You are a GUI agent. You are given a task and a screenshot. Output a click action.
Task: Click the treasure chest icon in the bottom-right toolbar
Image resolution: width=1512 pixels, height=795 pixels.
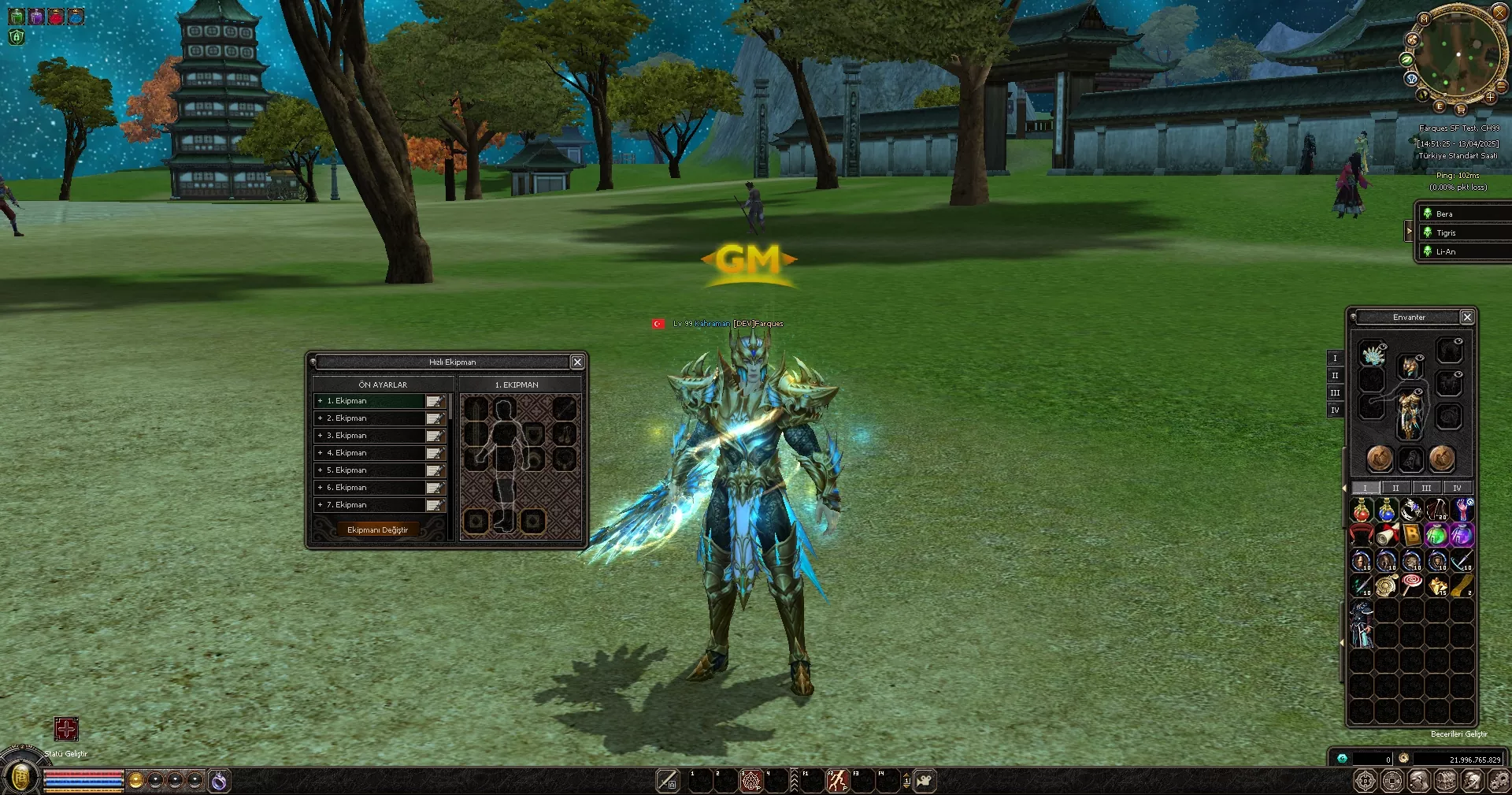click(1445, 782)
